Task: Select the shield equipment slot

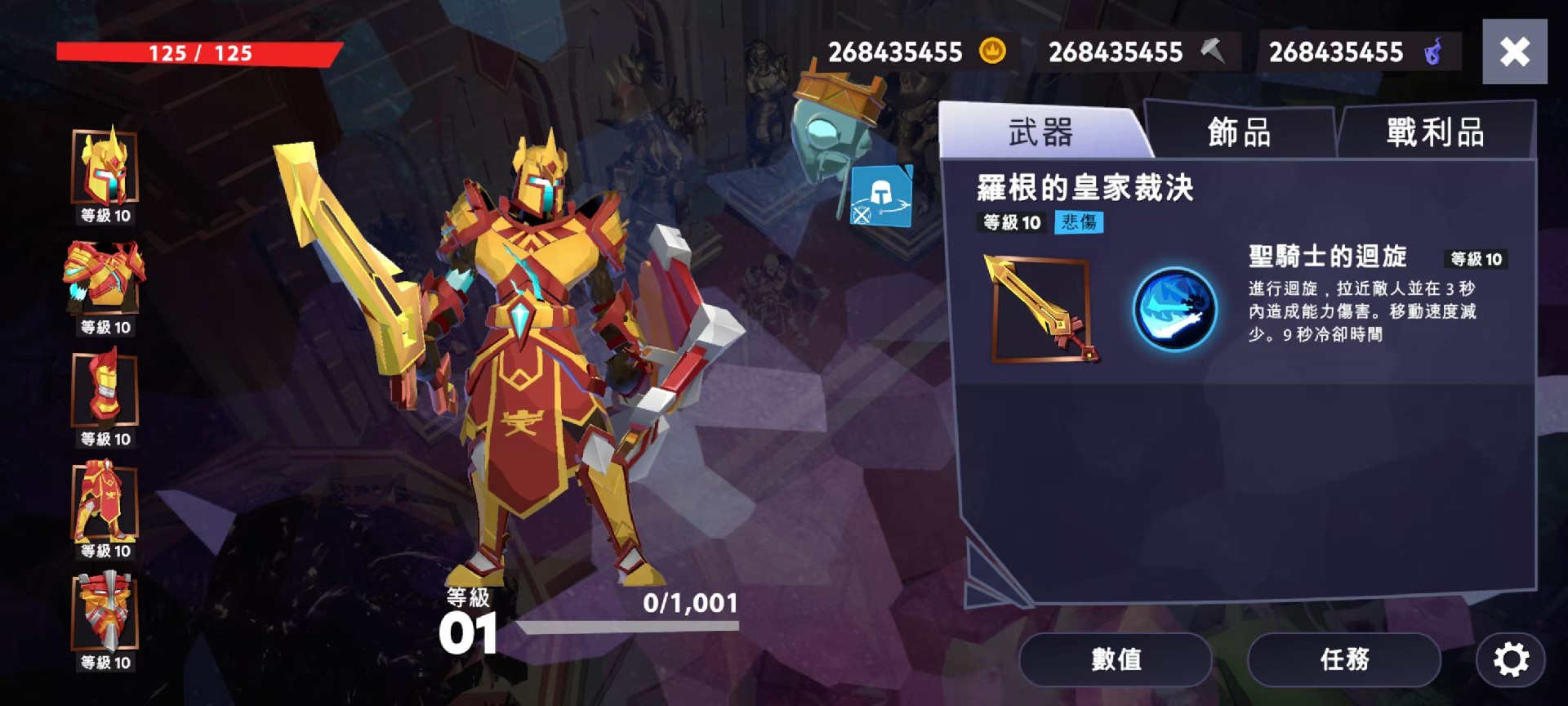Action: tap(105, 613)
